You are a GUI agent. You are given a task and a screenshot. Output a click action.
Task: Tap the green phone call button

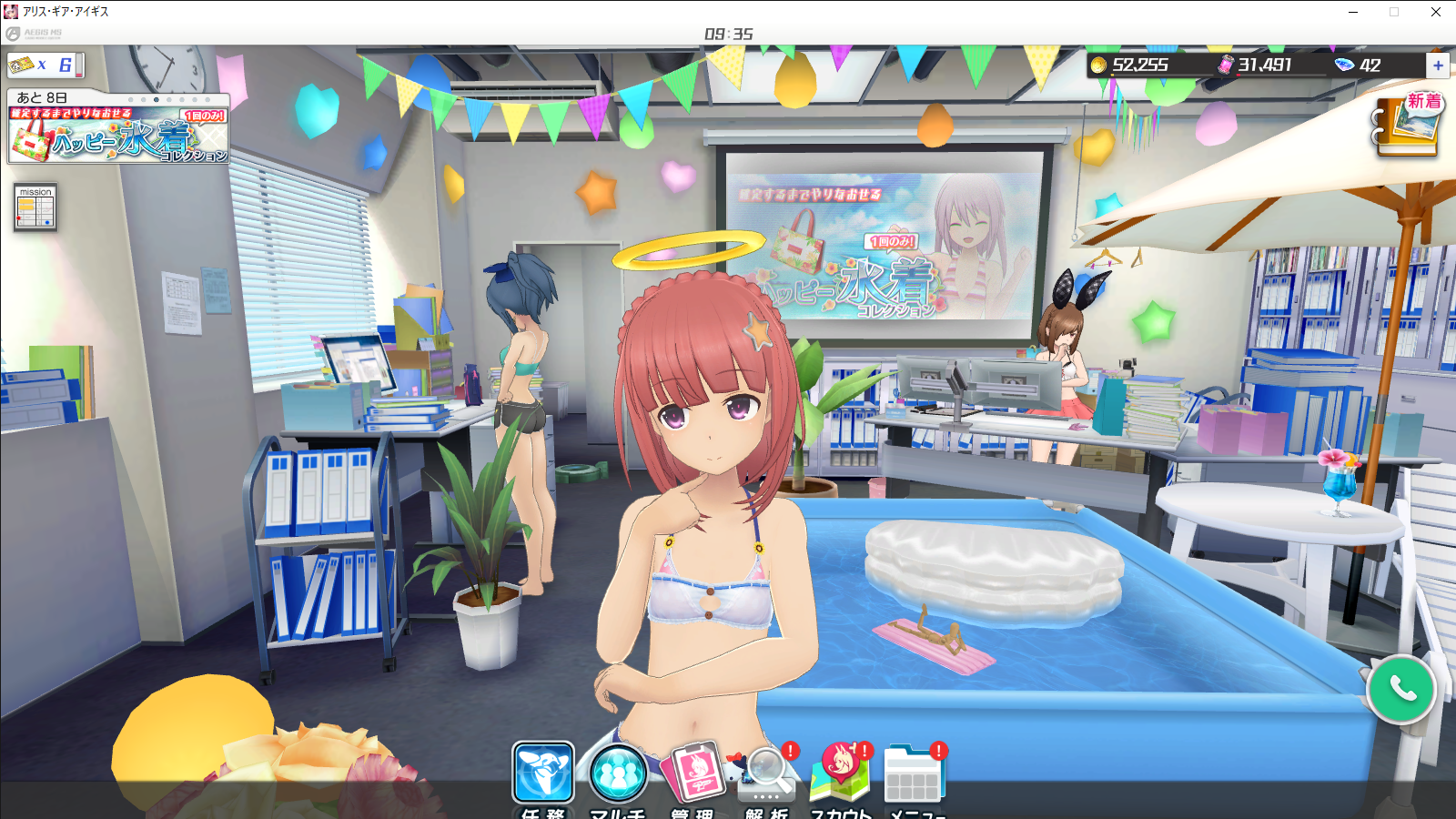click(x=1401, y=690)
